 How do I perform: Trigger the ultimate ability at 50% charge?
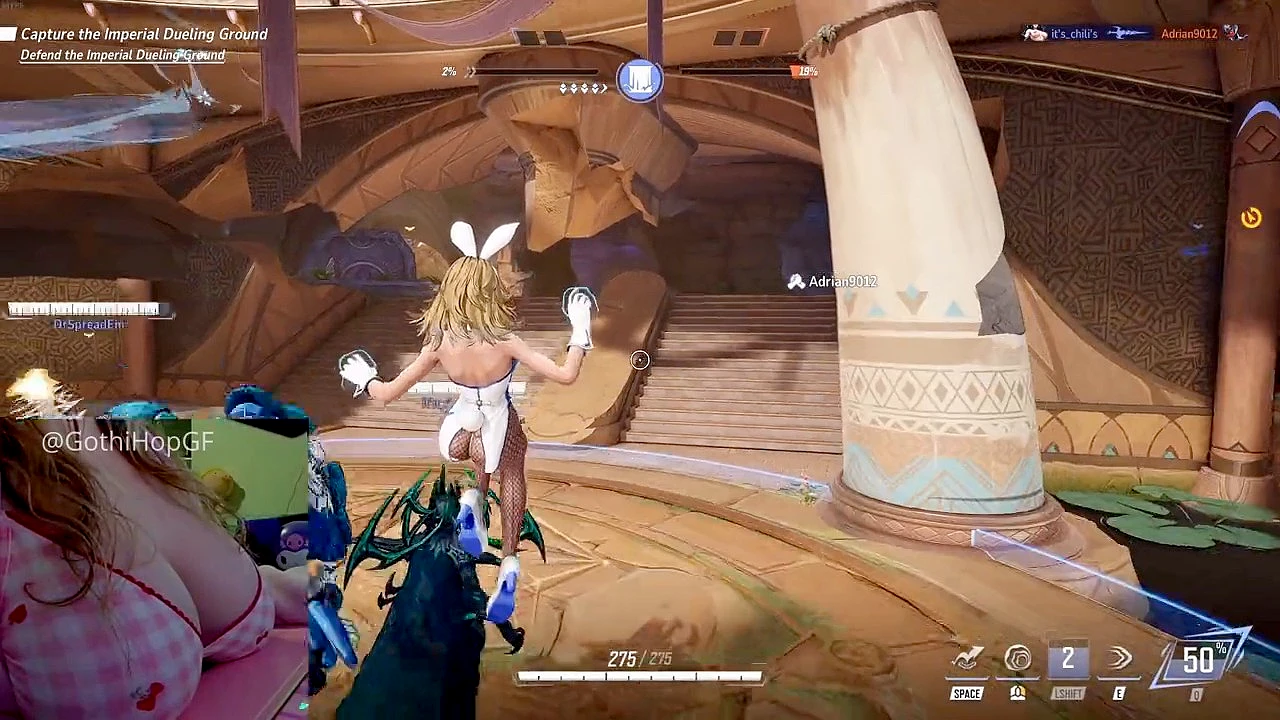coord(1199,660)
